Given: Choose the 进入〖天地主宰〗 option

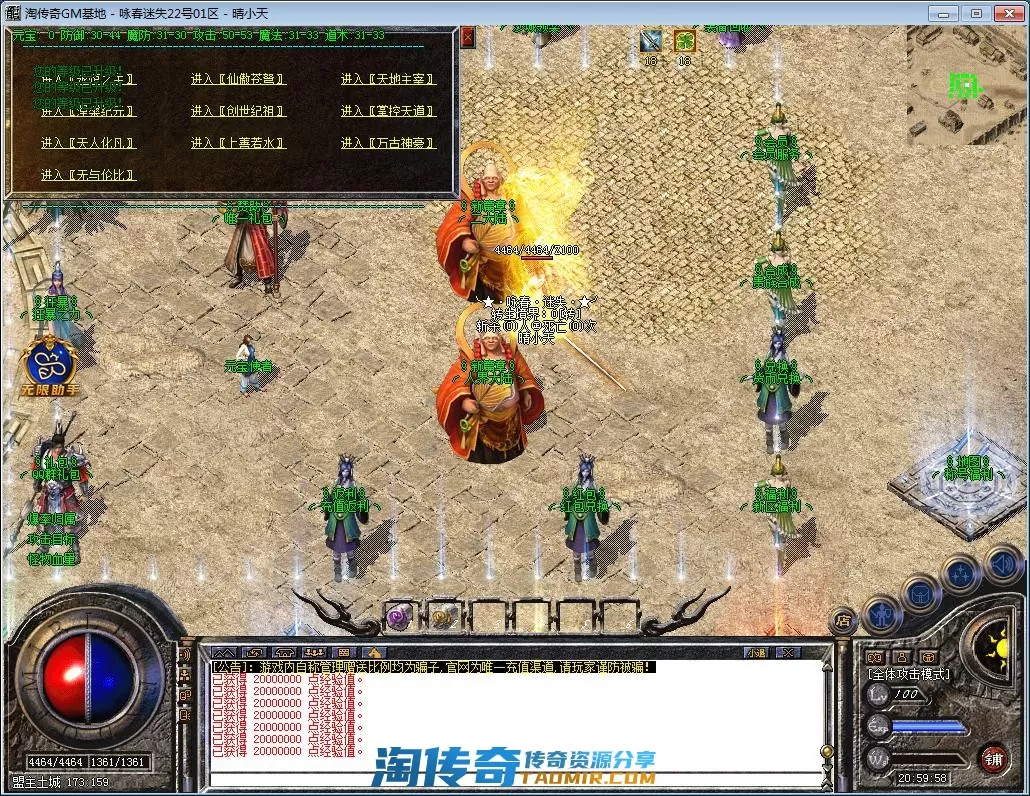Looking at the screenshot, I should [x=388, y=80].
